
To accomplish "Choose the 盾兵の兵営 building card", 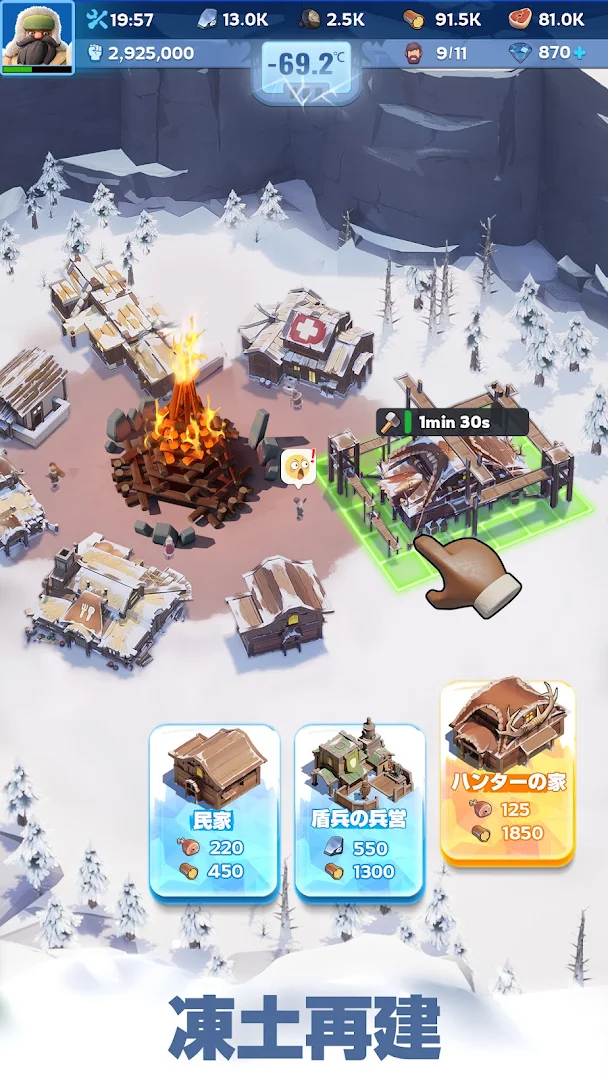I will 359,810.
